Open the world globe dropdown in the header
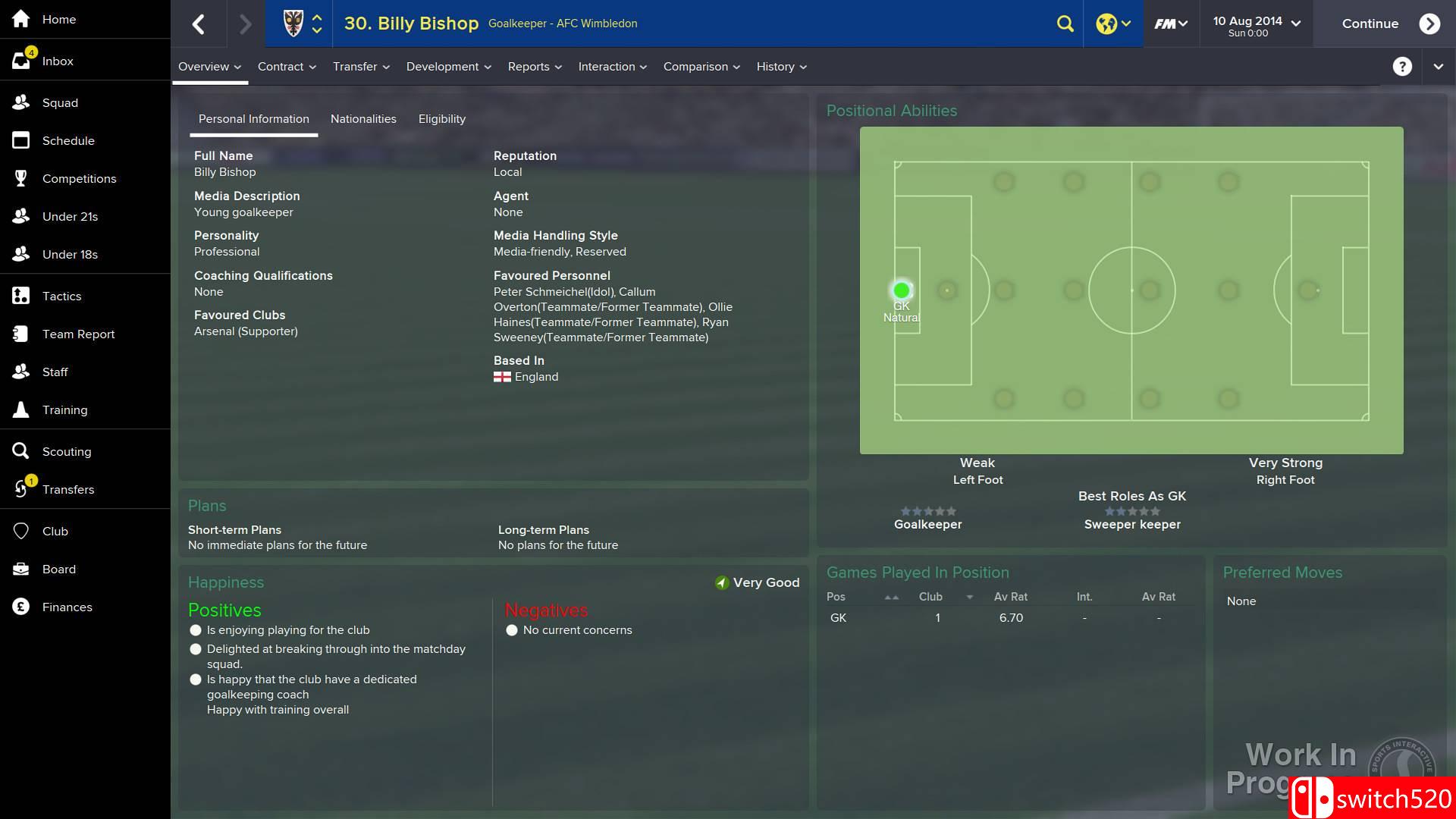Viewport: 1456px width, 819px height. [1112, 24]
